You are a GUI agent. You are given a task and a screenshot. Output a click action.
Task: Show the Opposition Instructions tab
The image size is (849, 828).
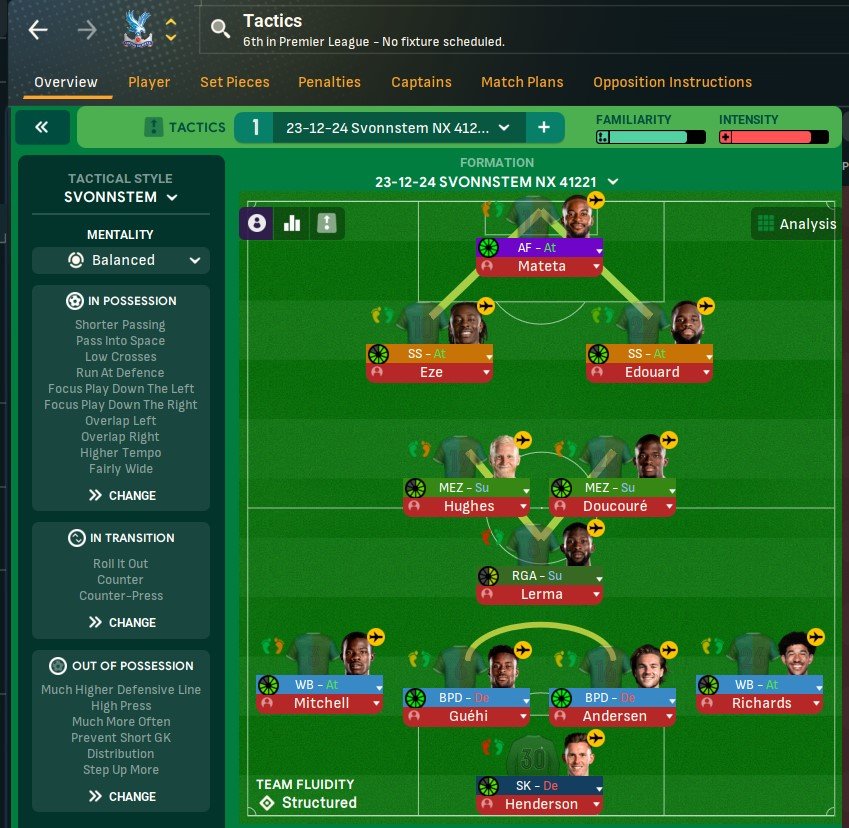672,82
